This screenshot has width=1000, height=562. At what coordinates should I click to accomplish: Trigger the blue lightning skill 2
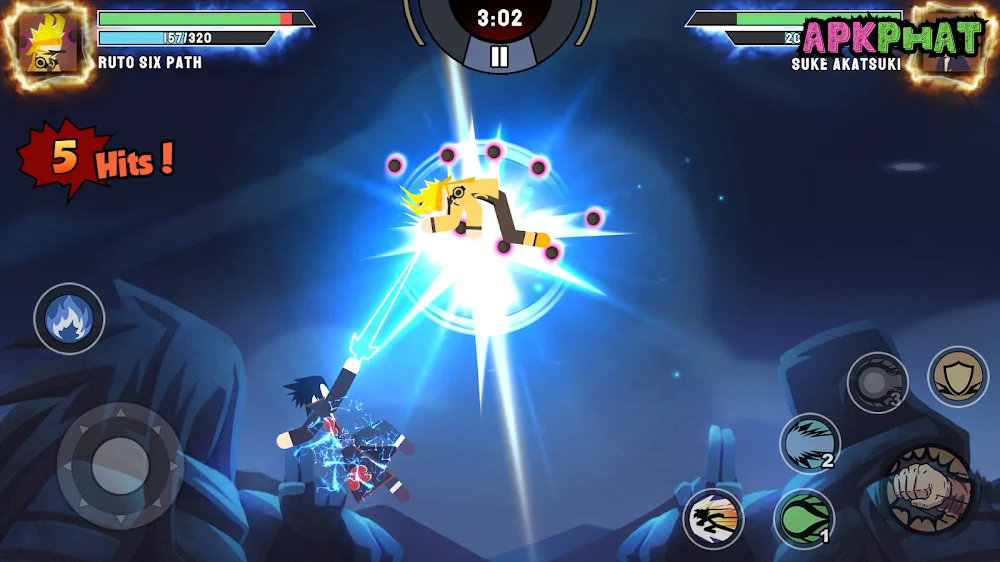coord(810,442)
